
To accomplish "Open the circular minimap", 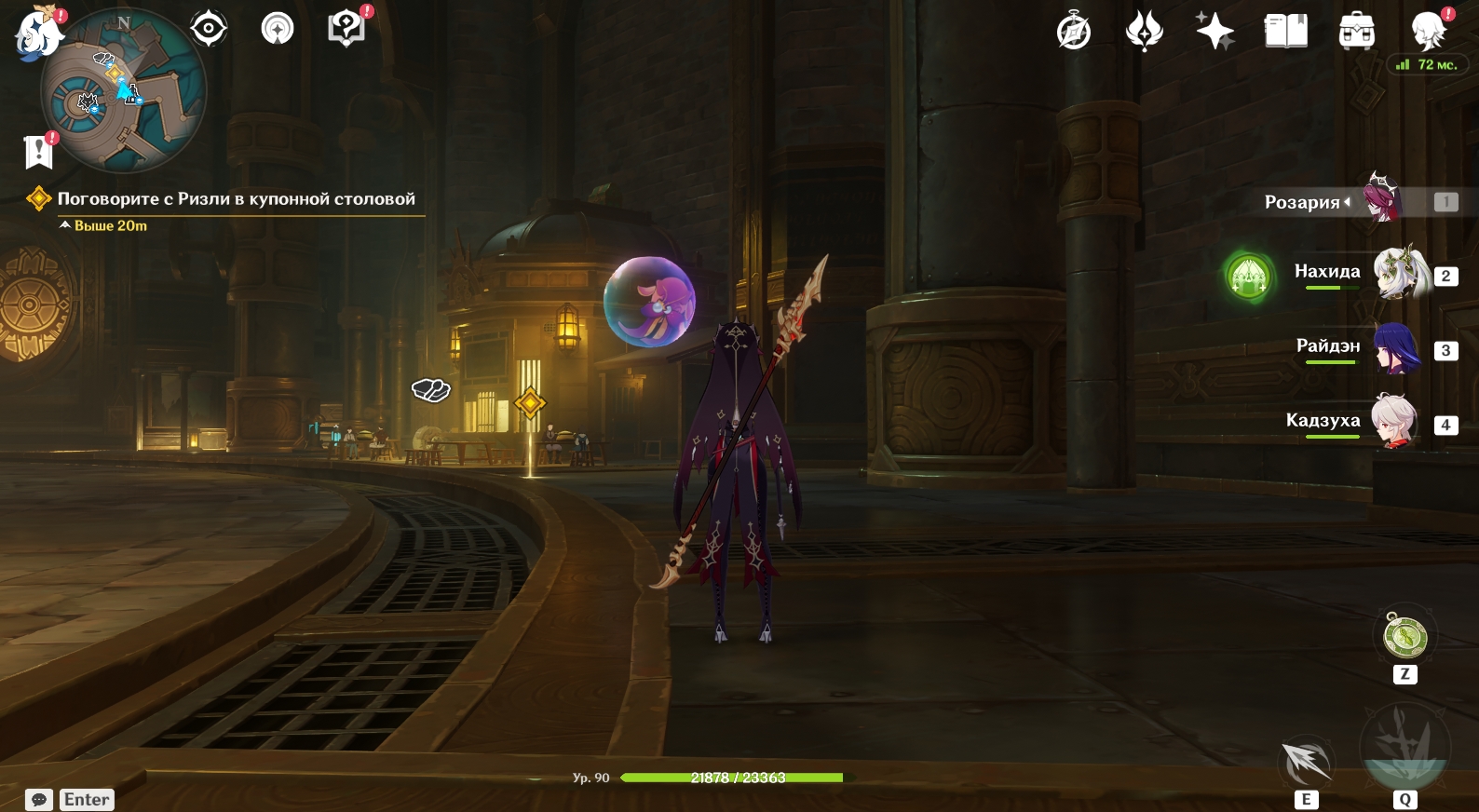I will click(x=123, y=91).
